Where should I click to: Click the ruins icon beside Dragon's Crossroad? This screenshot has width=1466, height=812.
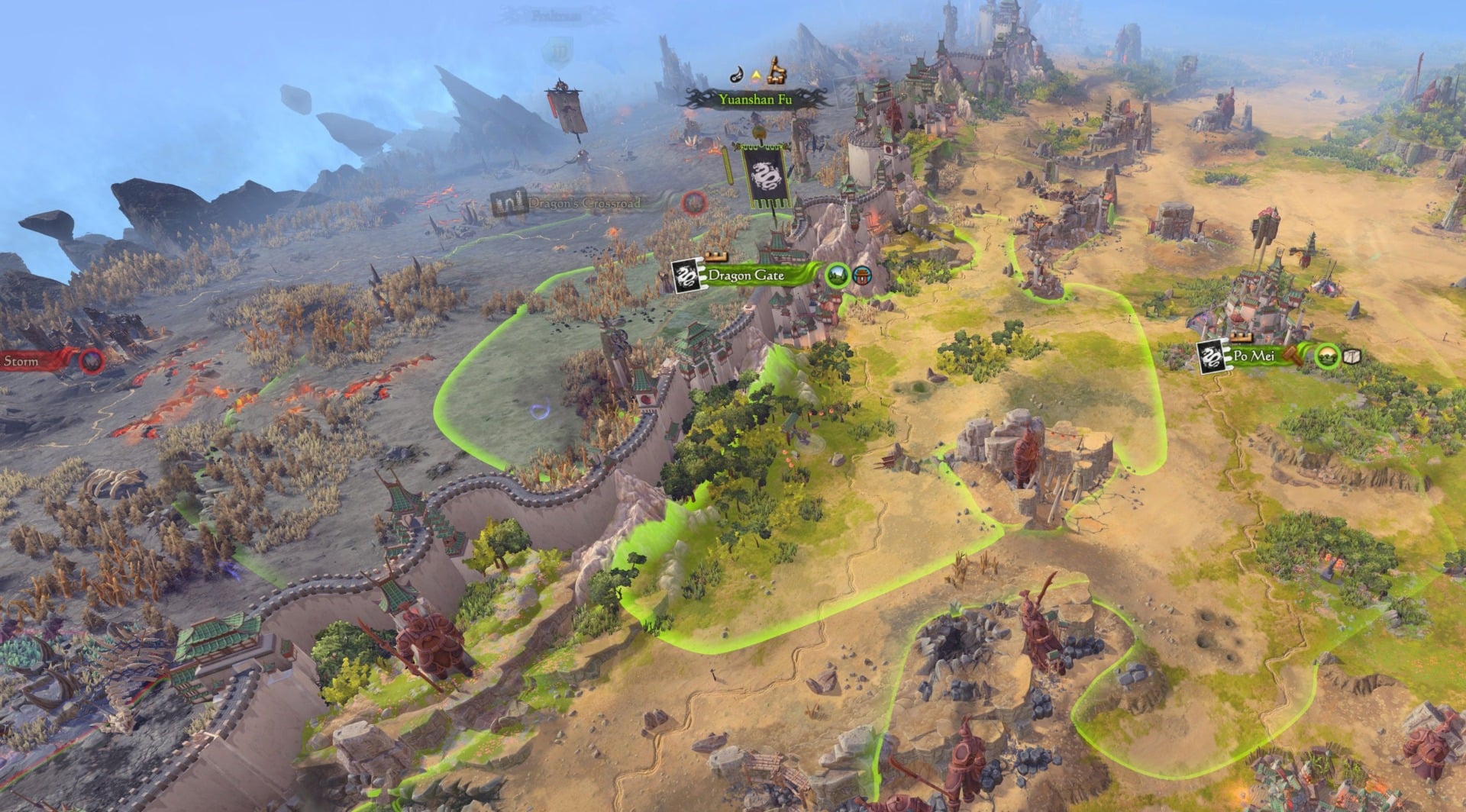pyautogui.click(x=510, y=202)
